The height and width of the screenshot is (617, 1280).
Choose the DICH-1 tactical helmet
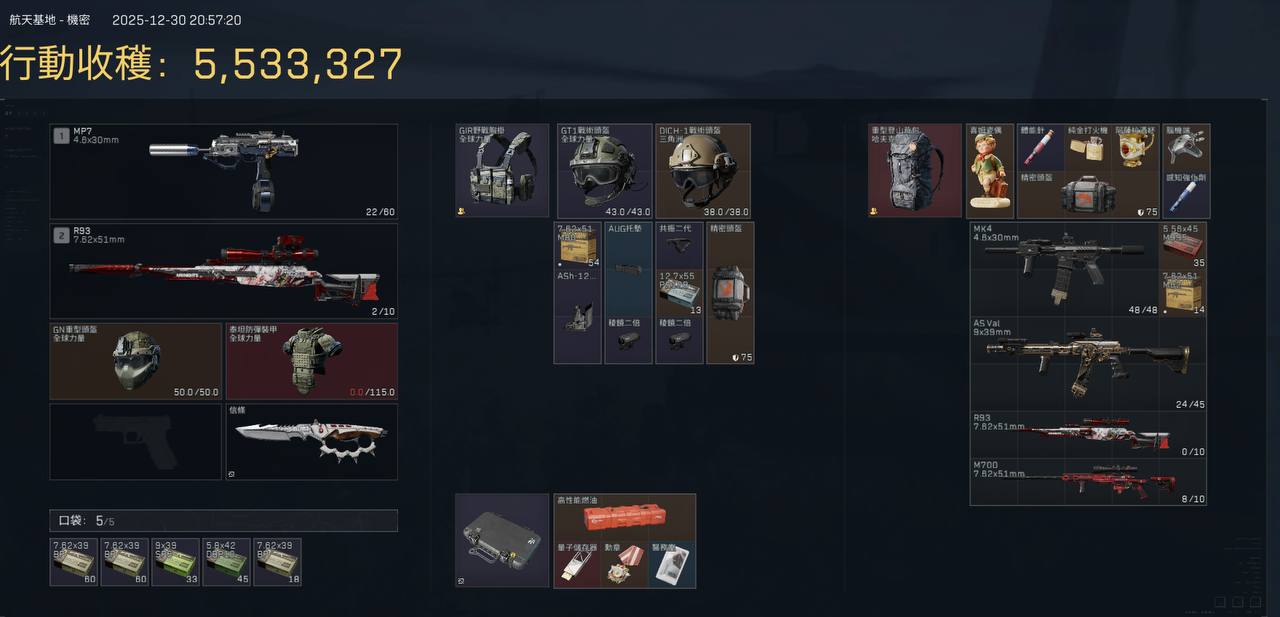[703, 171]
